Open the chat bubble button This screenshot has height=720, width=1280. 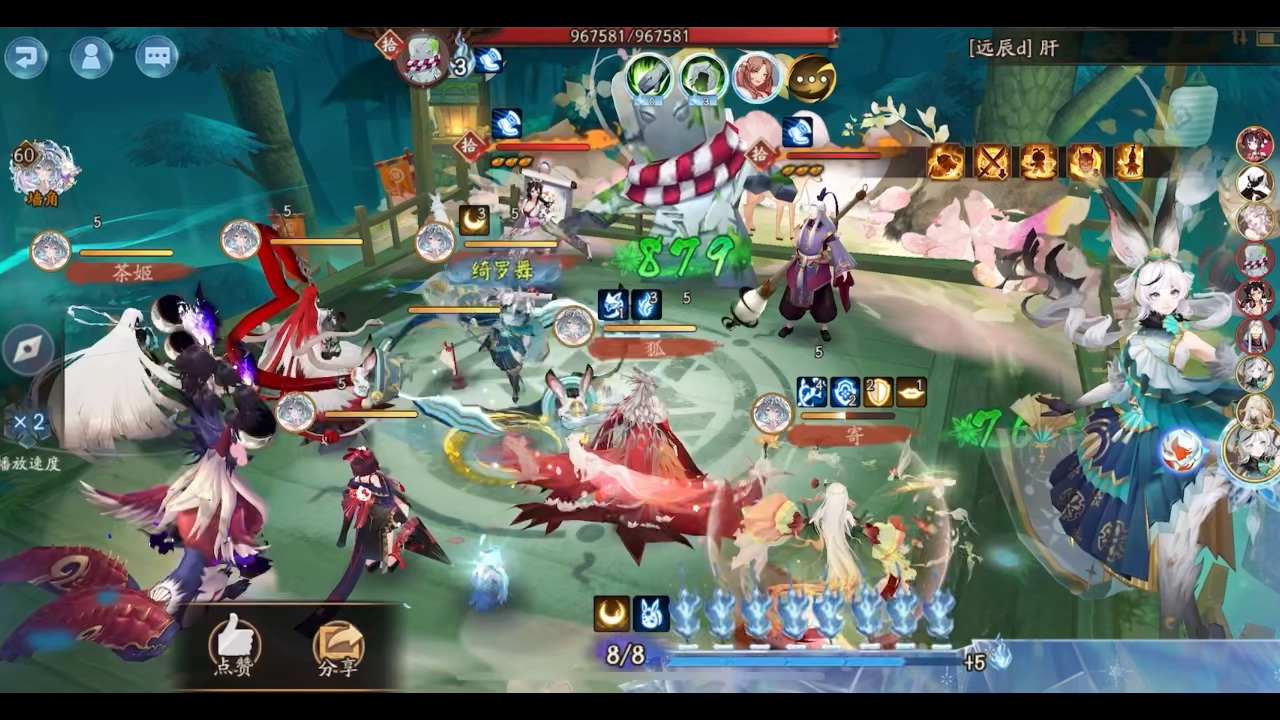[x=157, y=57]
